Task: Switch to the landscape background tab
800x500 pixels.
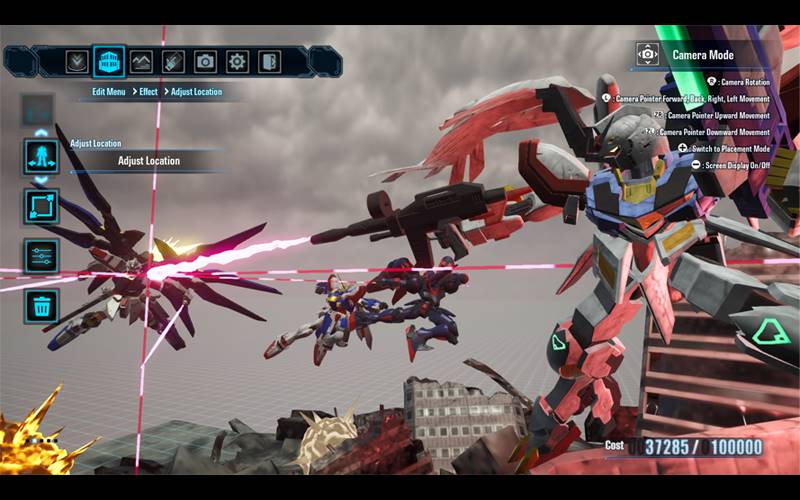Action: [141, 61]
